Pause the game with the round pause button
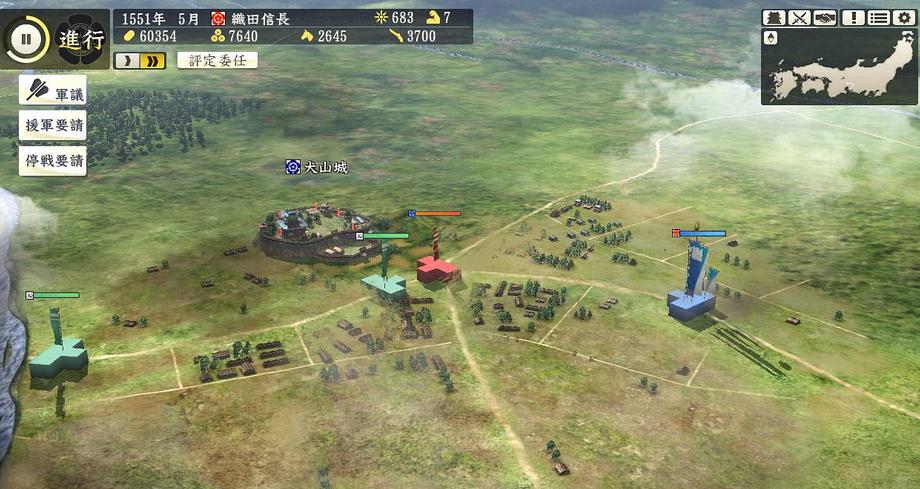920x489 pixels. click(28, 40)
